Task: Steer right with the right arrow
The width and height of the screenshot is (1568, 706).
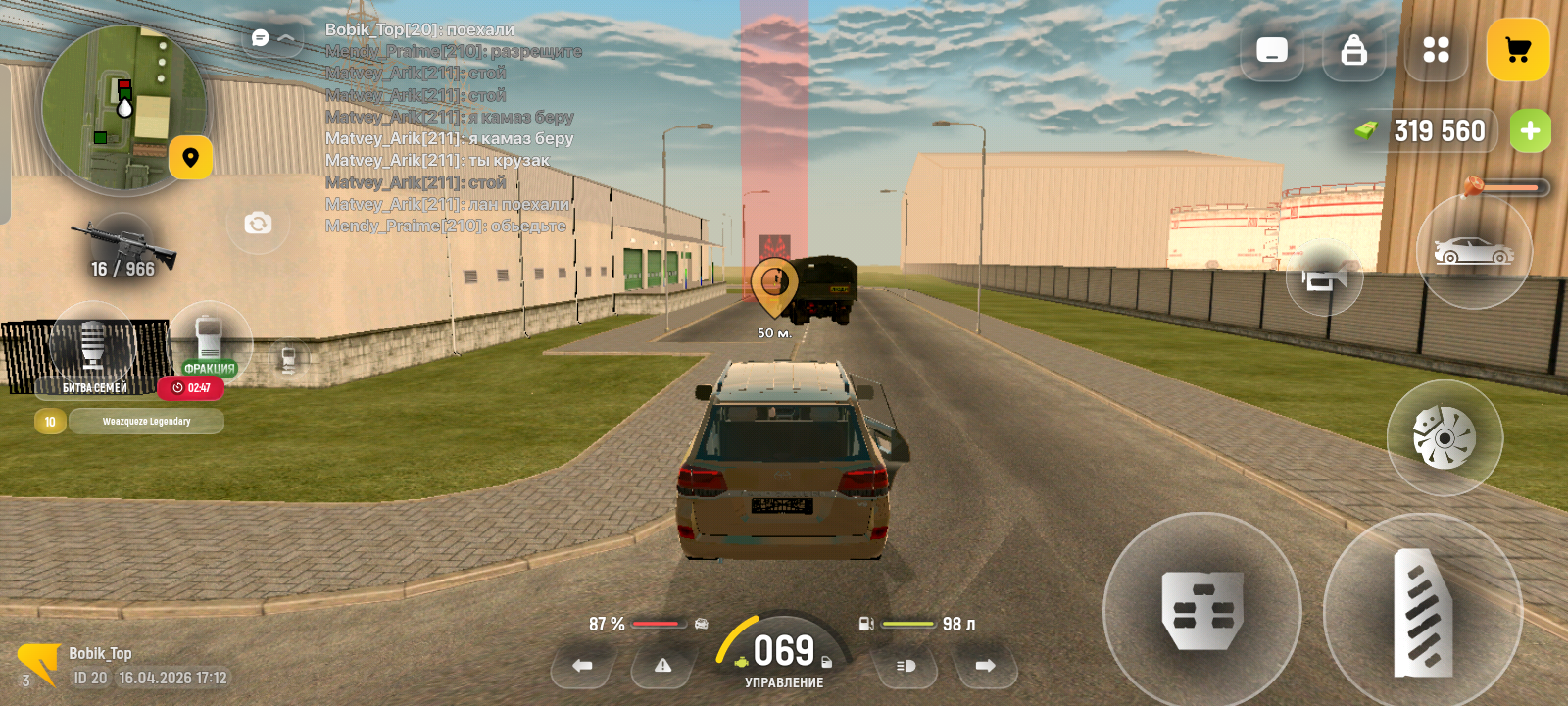Action: tap(985, 666)
